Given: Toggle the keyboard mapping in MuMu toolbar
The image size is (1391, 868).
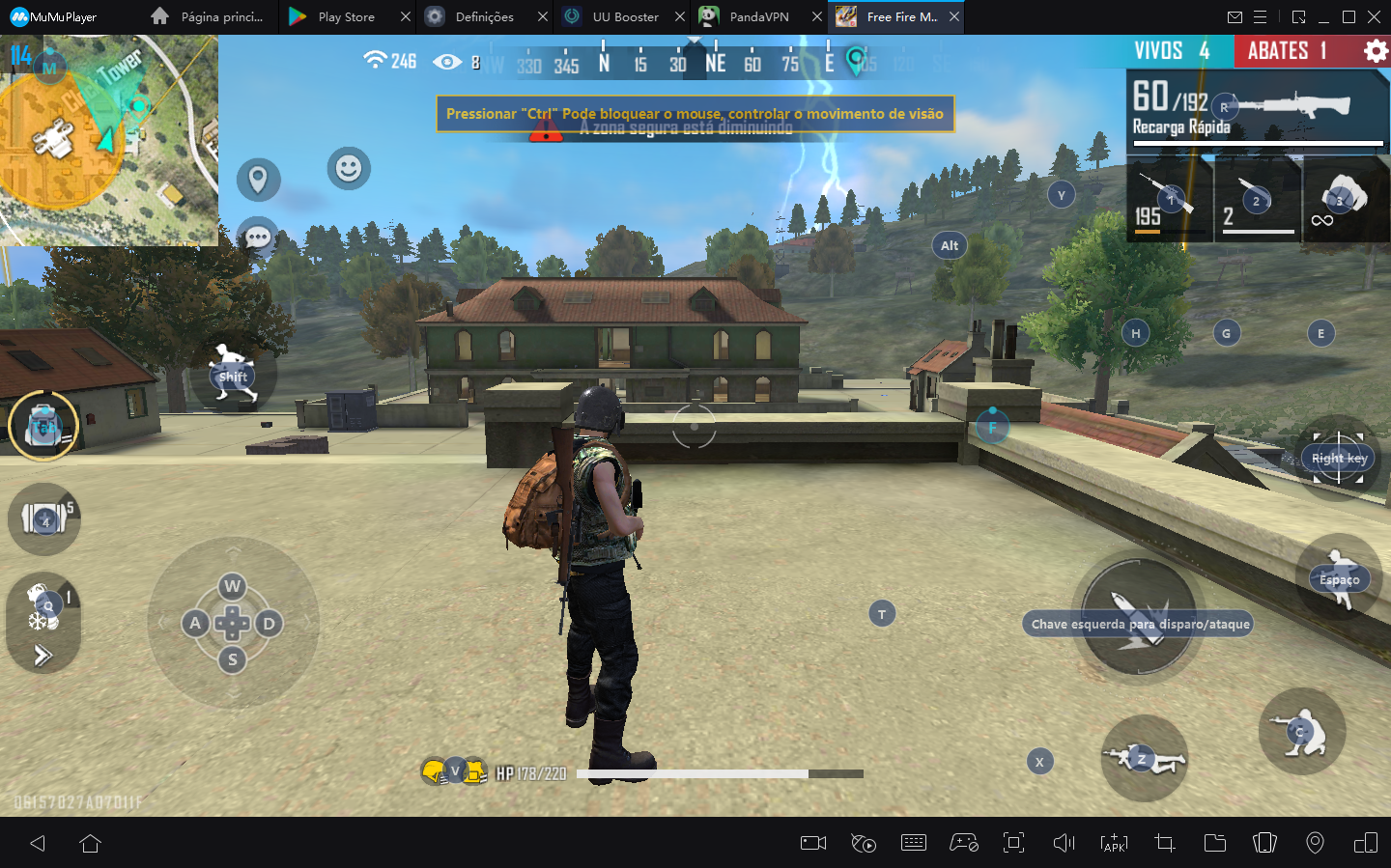Looking at the screenshot, I should (914, 842).
